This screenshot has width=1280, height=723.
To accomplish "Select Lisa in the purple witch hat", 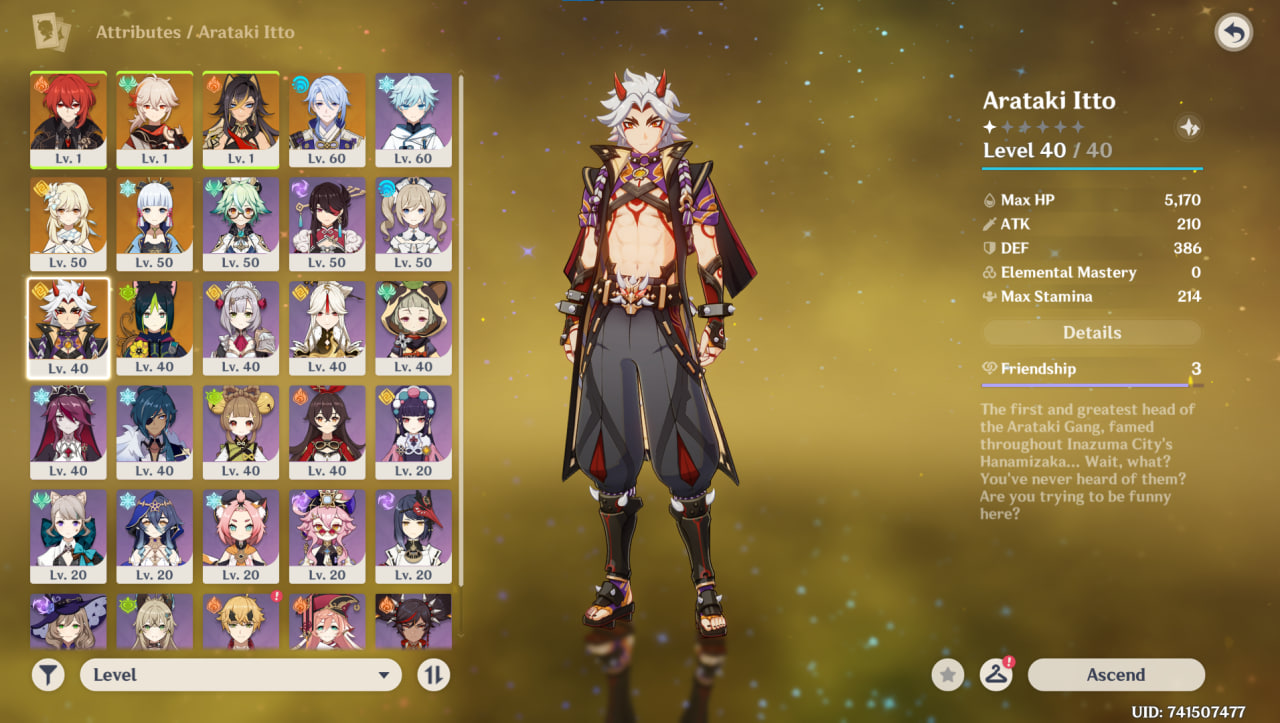I will [69, 621].
